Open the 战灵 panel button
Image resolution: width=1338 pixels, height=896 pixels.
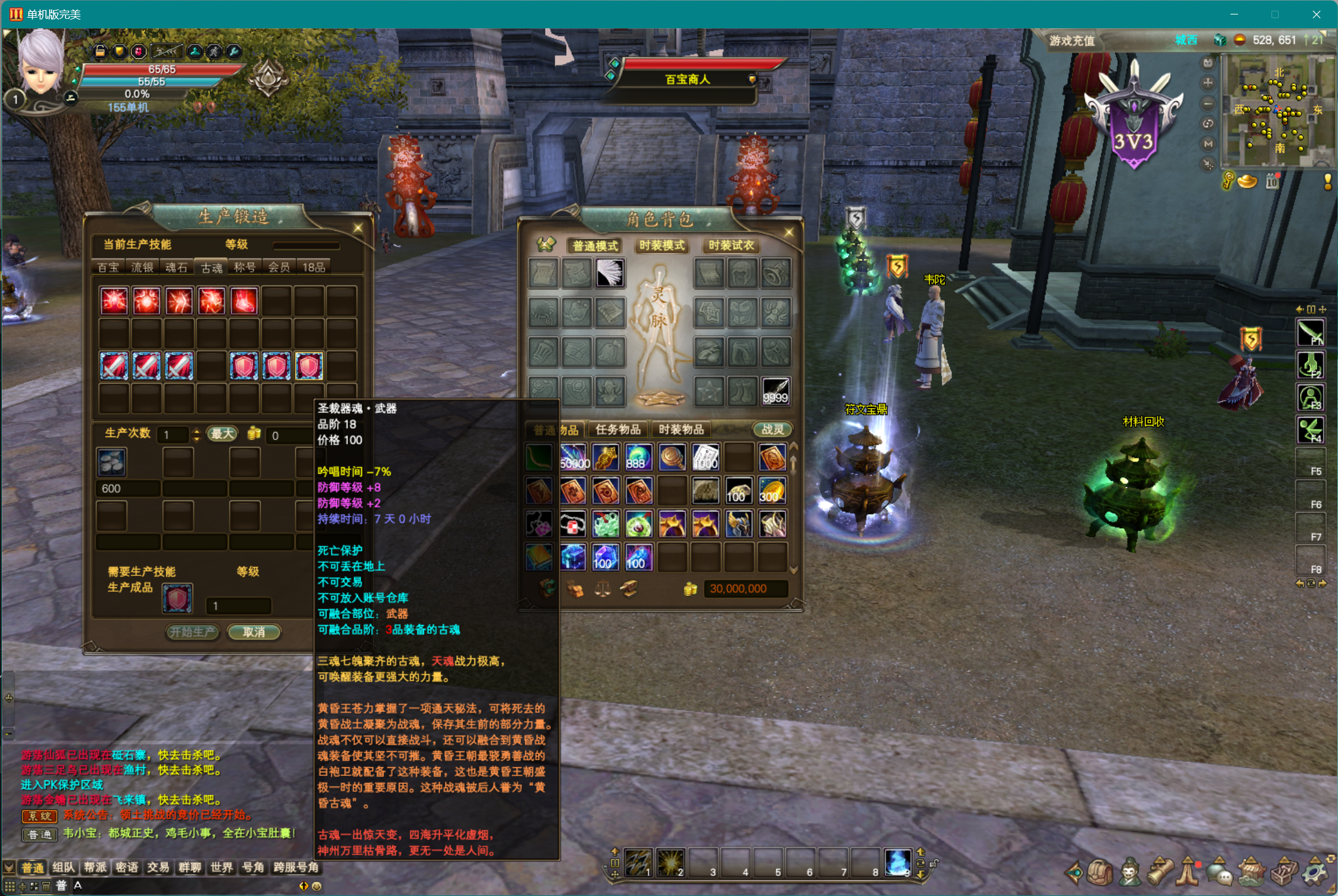click(x=772, y=429)
